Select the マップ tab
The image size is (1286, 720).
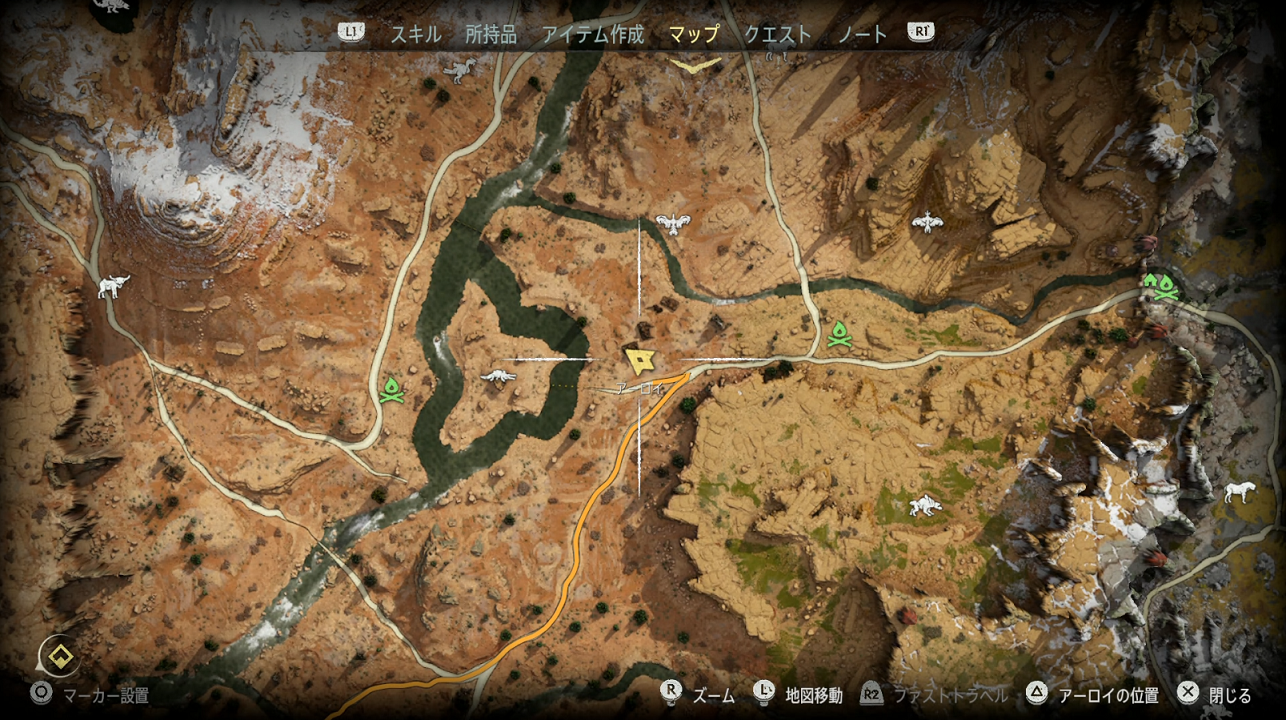(x=694, y=33)
